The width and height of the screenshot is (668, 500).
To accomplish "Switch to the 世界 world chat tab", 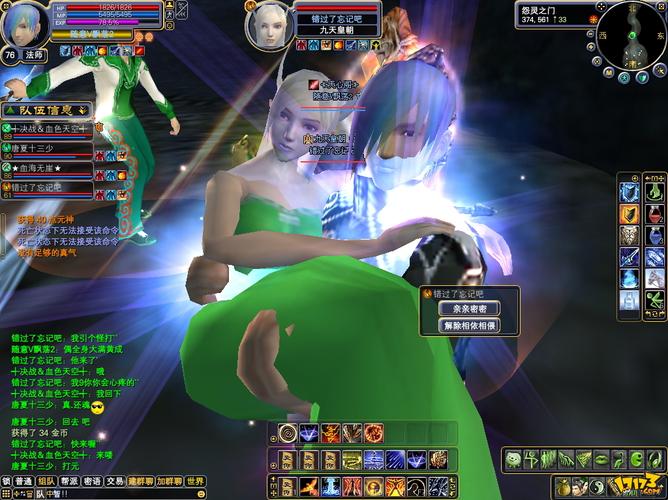I will (195, 481).
